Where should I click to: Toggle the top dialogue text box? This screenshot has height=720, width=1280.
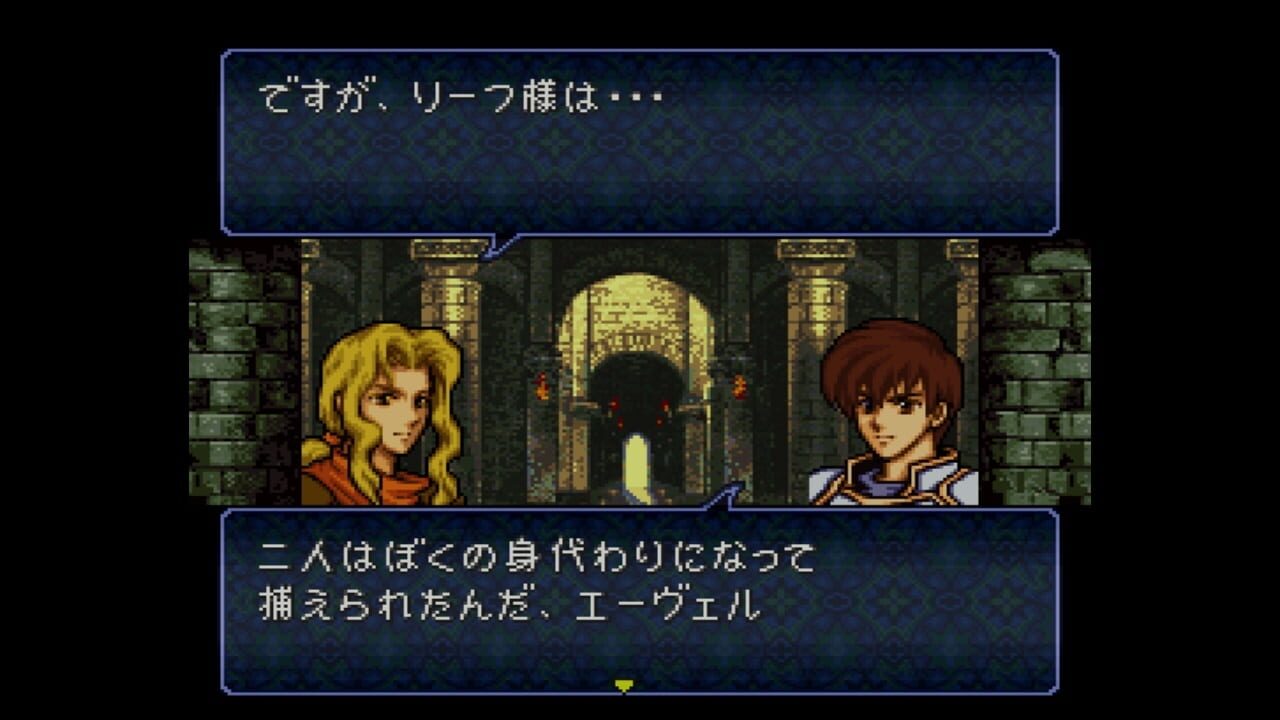point(640,140)
